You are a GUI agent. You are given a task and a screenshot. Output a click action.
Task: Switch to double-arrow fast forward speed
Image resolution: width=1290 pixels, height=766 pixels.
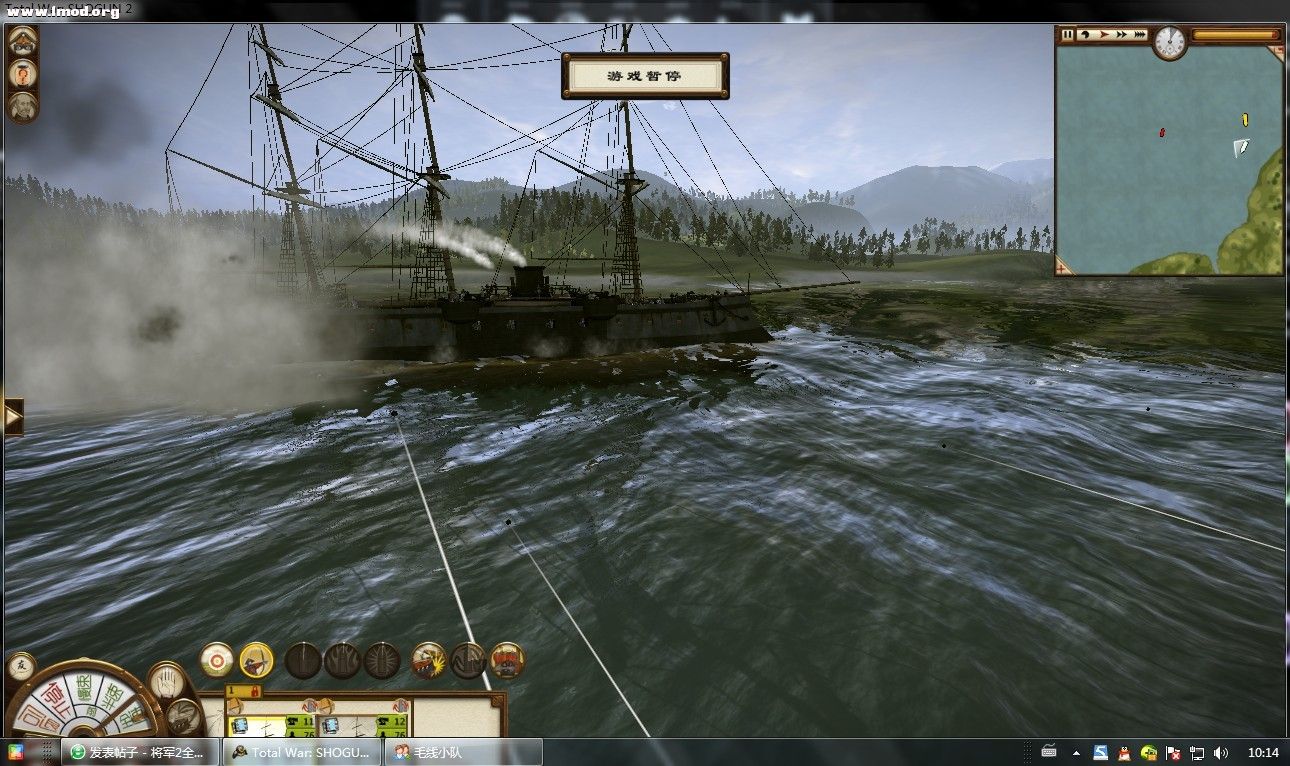point(1121,35)
